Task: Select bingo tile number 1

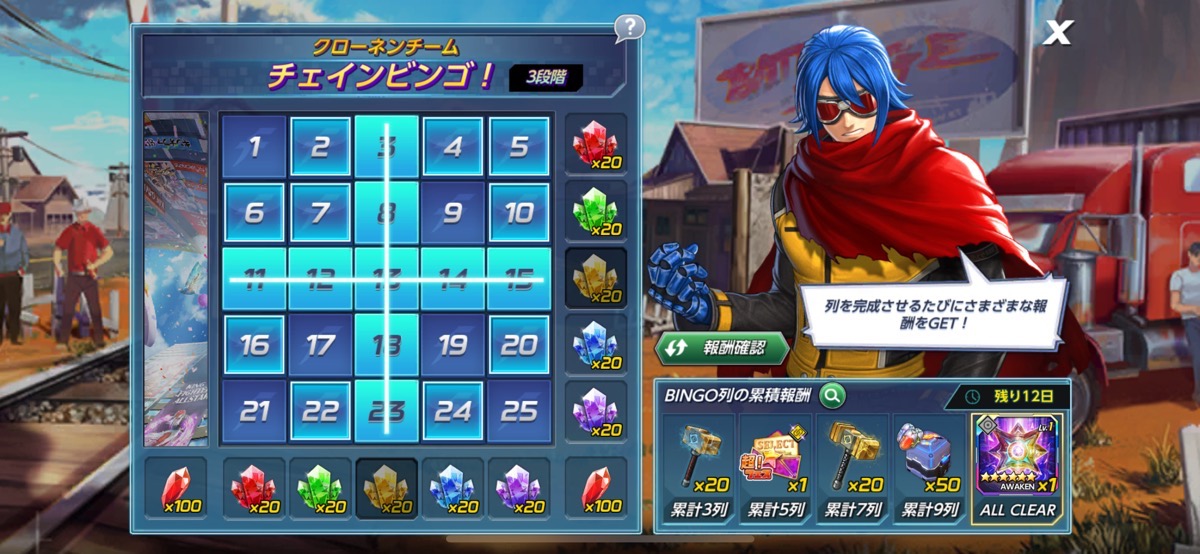Action: point(254,147)
